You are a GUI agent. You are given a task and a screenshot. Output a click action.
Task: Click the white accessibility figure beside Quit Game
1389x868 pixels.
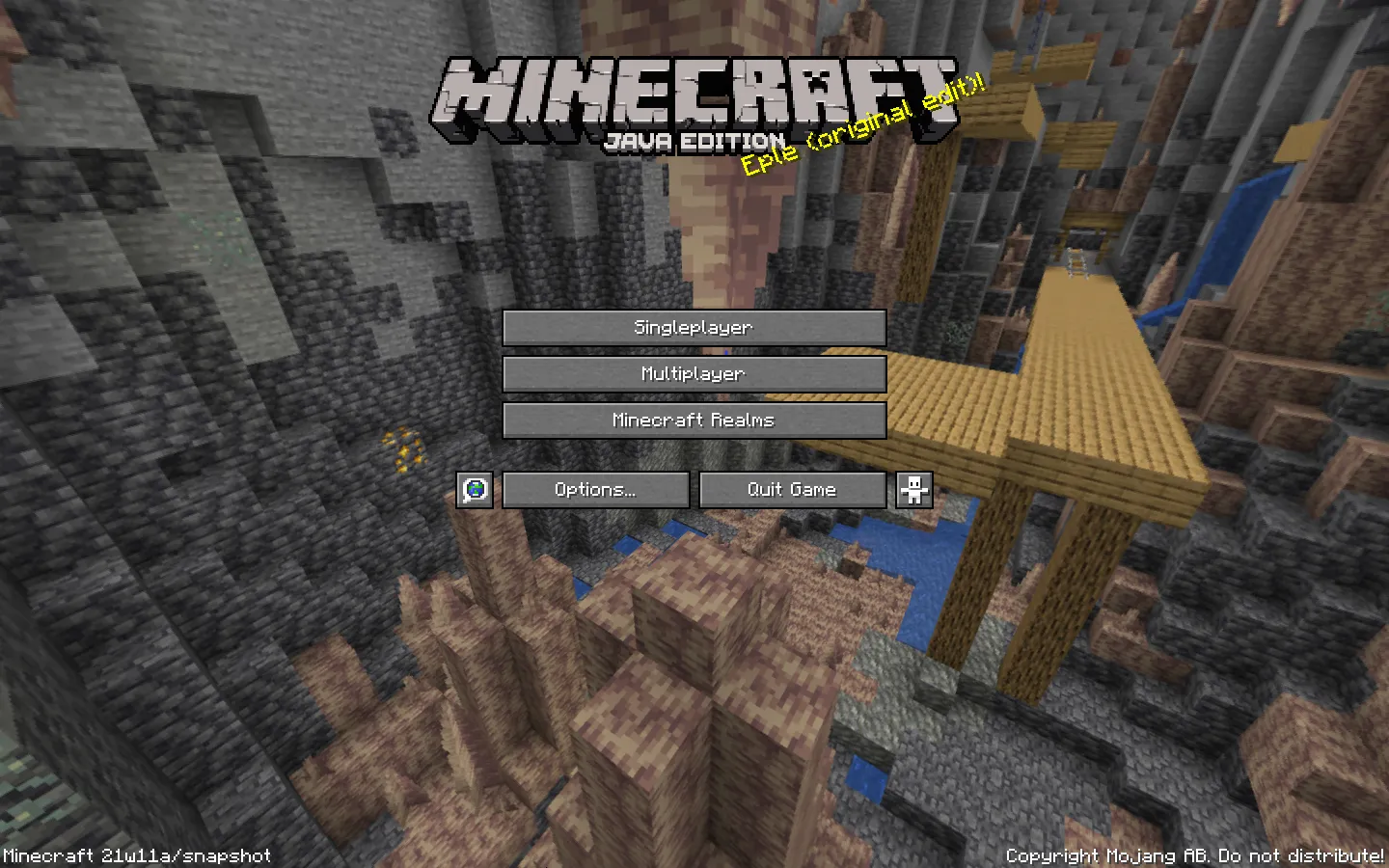point(912,490)
